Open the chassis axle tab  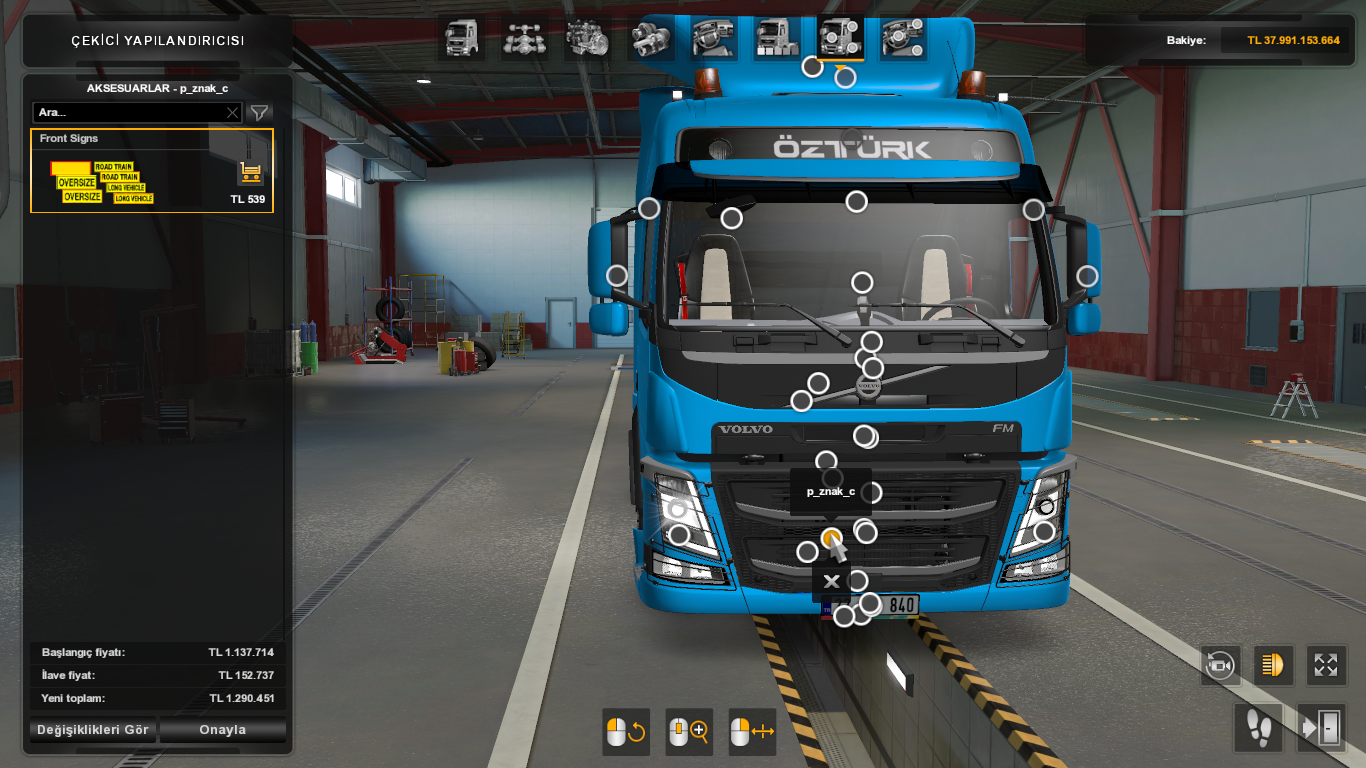pyautogui.click(x=523, y=38)
